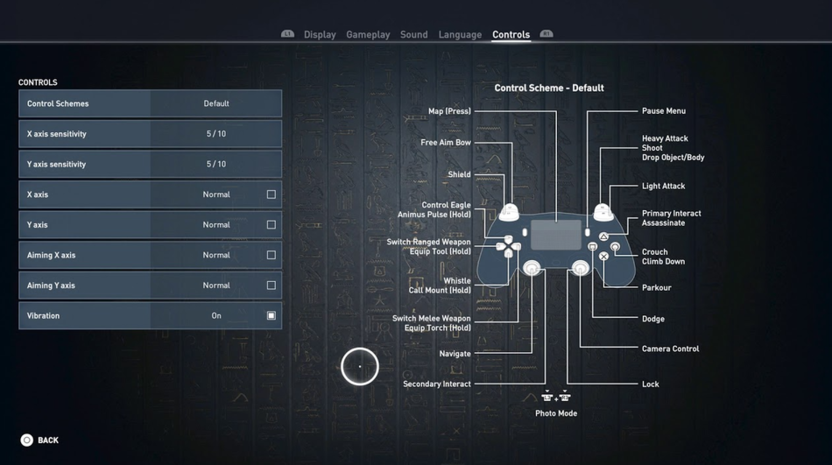832x465 pixels.
Task: Toggle the Y axis invert checkbox
Action: [271, 225]
